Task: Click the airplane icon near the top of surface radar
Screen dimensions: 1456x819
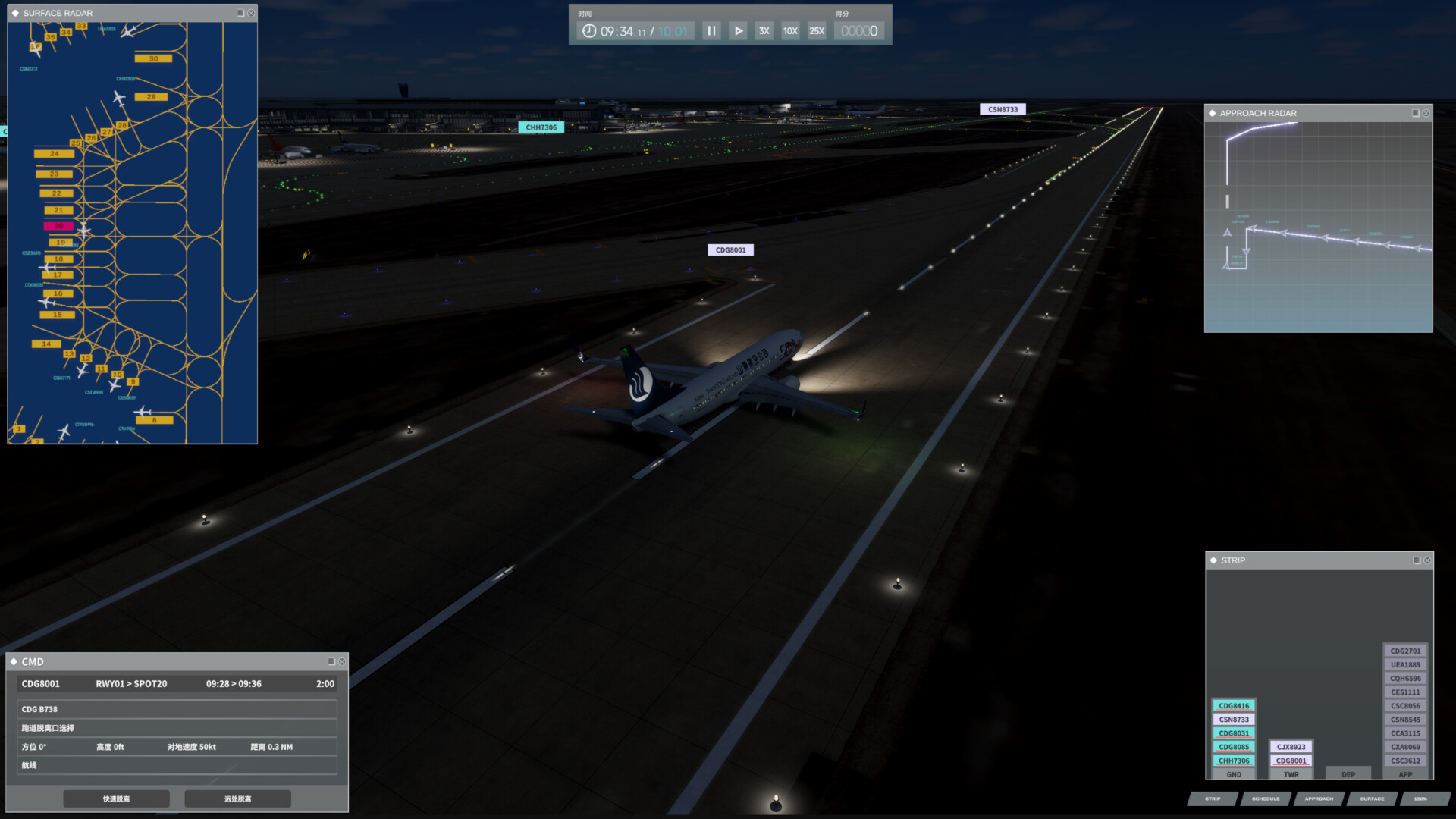Action: (x=128, y=33)
